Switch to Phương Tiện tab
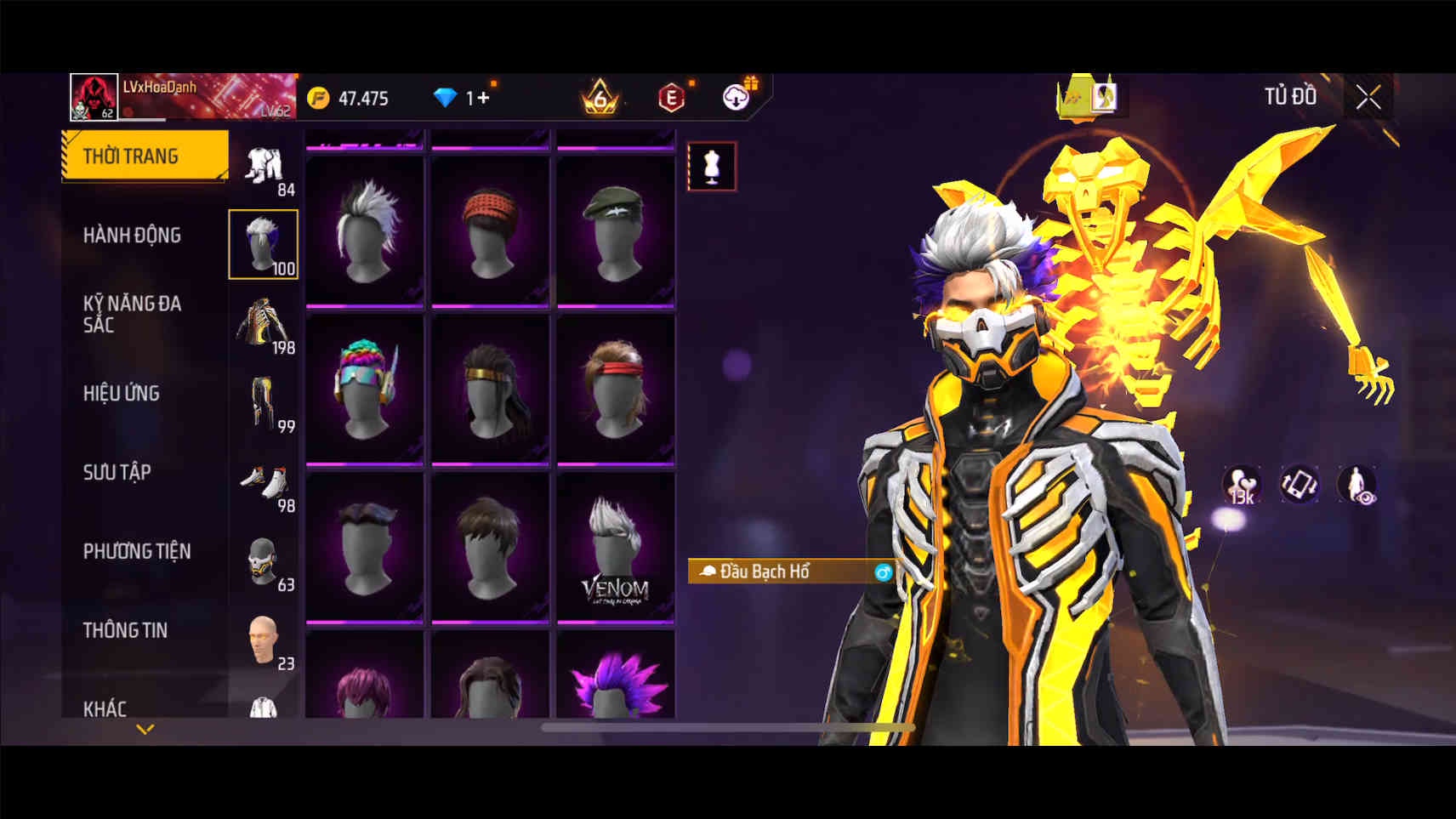Viewport: 1456px width, 819px height. pyautogui.click(x=137, y=551)
